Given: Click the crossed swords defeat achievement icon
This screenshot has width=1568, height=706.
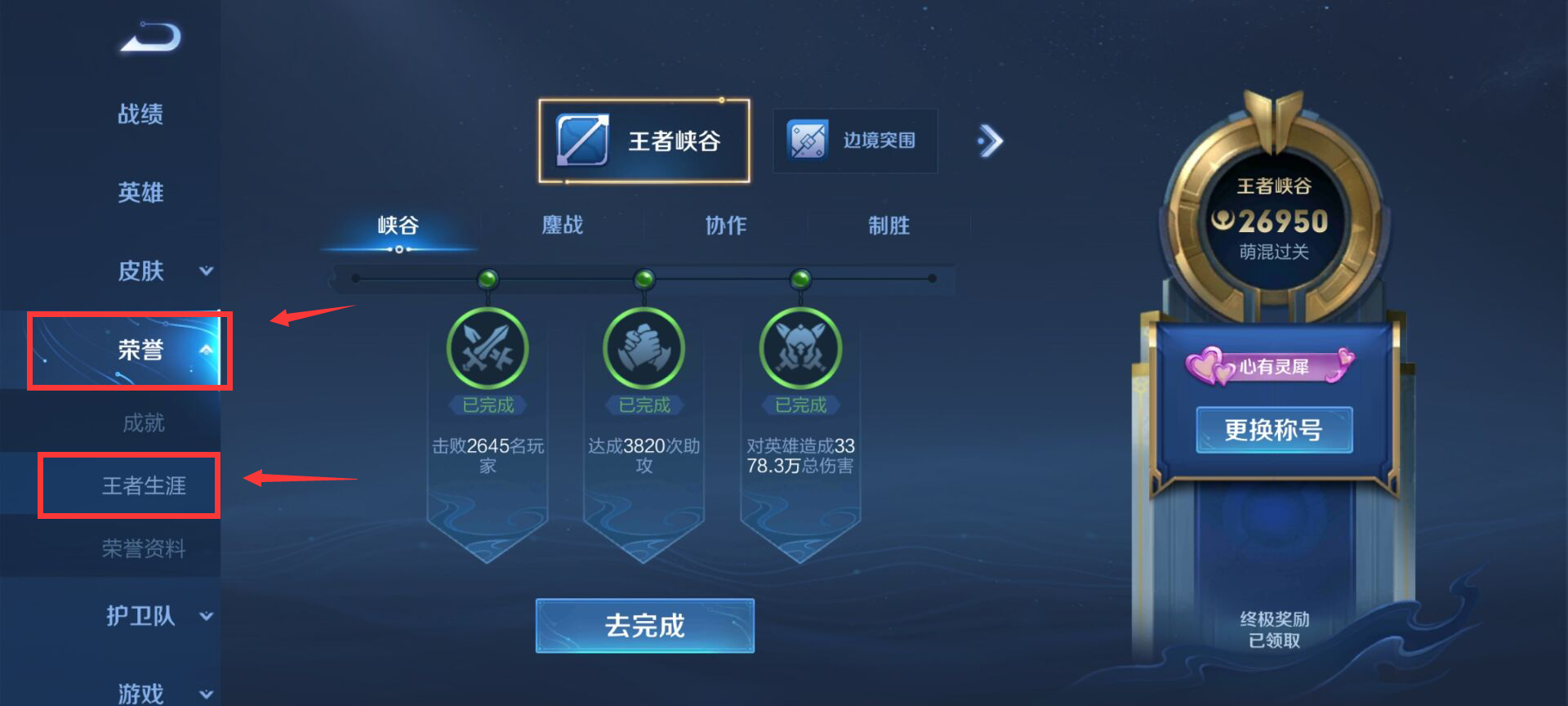Looking at the screenshot, I should pyautogui.click(x=488, y=348).
